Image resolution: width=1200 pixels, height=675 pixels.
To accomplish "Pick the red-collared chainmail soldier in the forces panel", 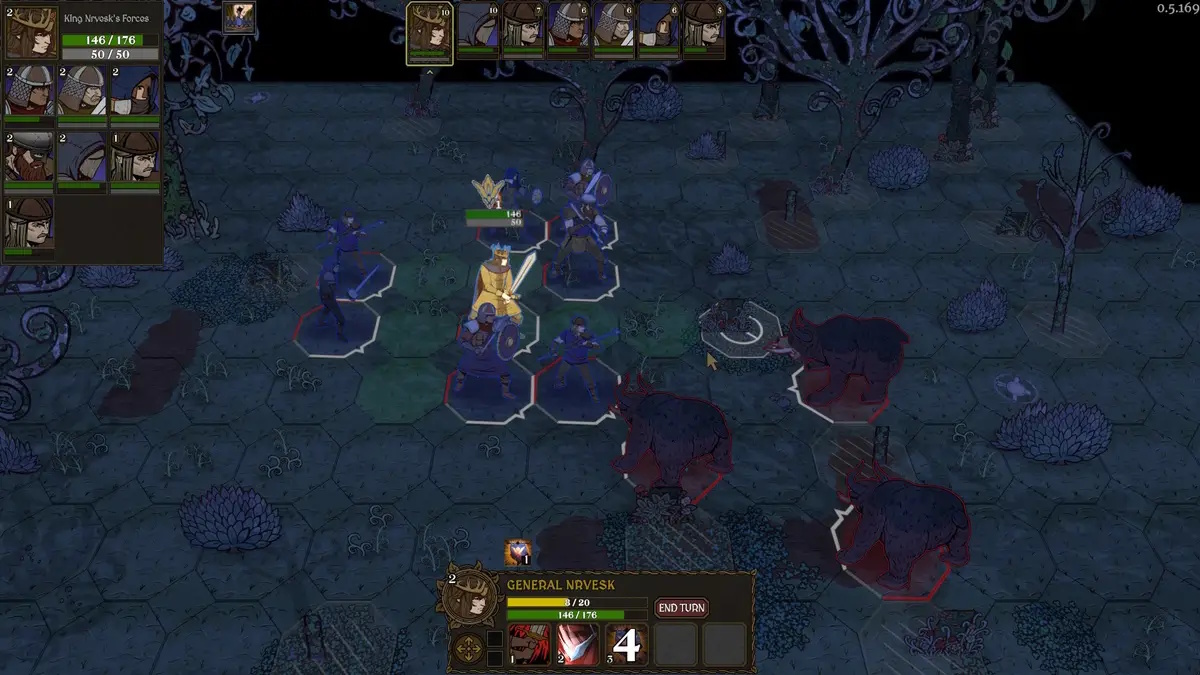I will point(30,92).
